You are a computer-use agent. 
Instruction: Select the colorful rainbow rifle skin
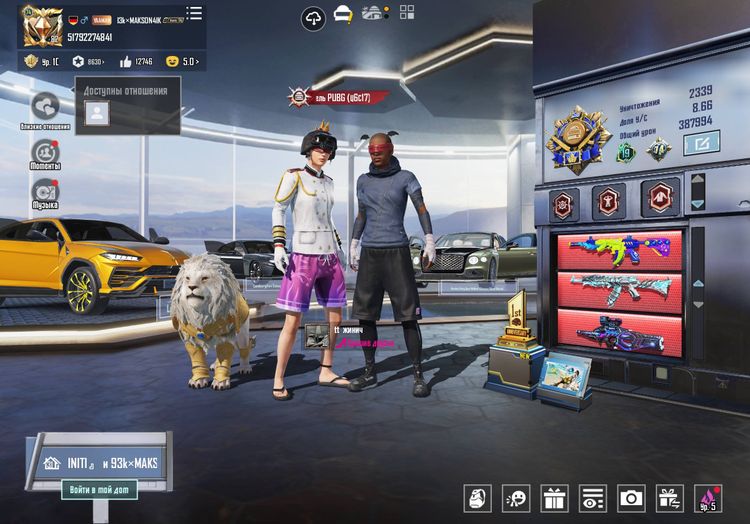619,247
